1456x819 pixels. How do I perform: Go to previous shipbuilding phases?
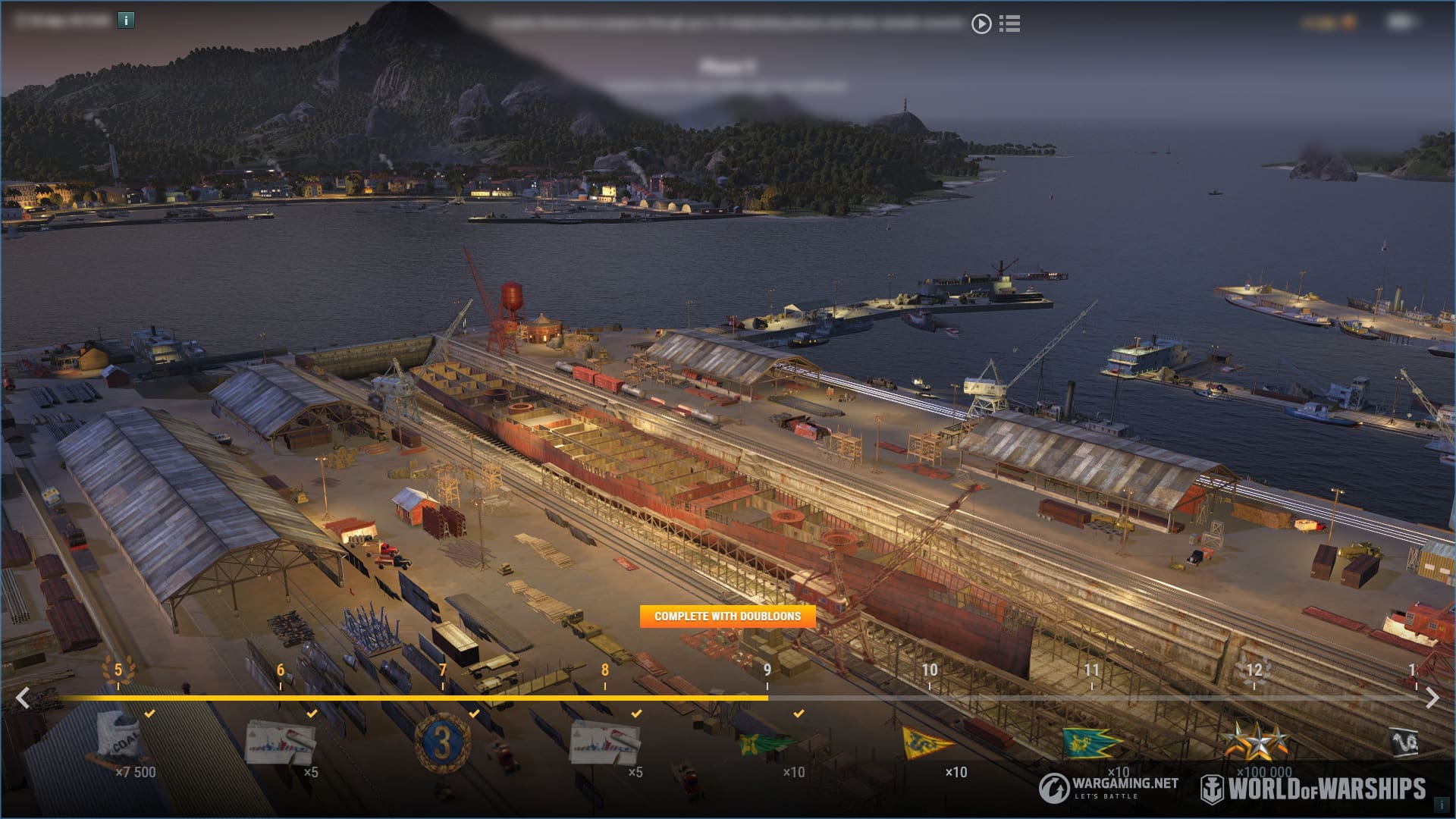click(24, 698)
